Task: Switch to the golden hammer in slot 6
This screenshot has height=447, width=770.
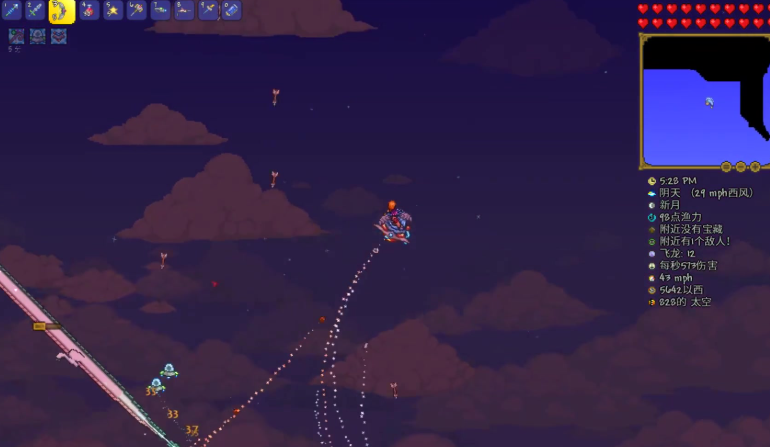Action: pyautogui.click(x=137, y=10)
